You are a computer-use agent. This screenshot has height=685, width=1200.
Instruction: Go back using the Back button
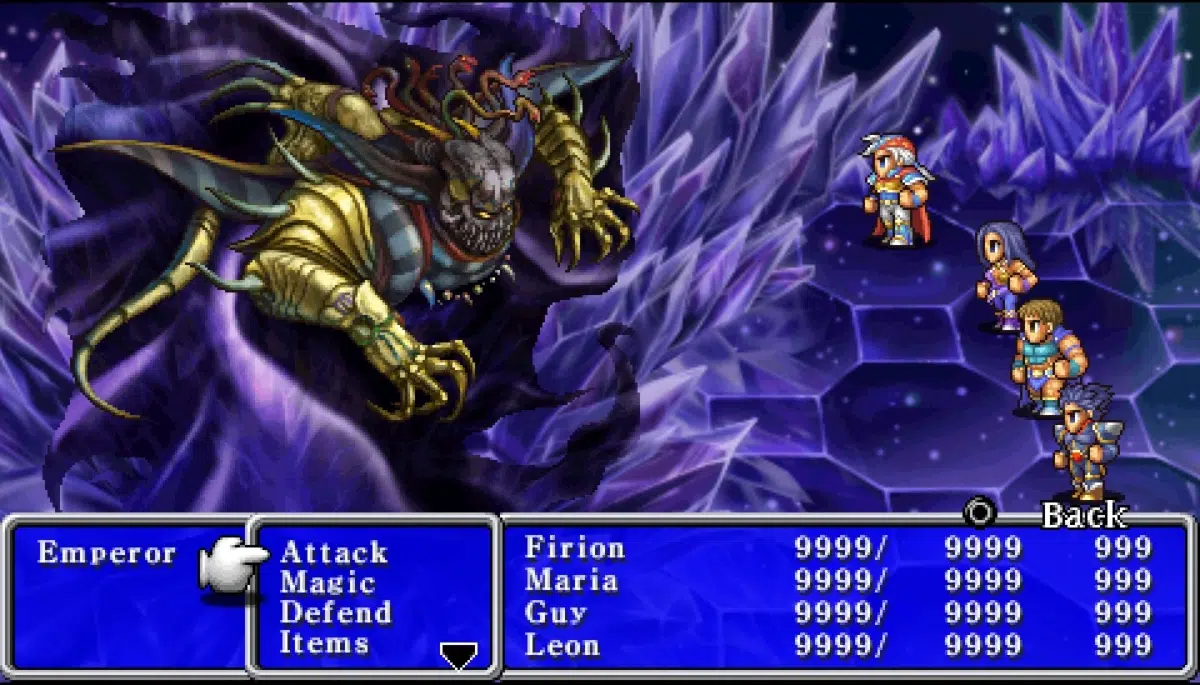coord(1082,515)
